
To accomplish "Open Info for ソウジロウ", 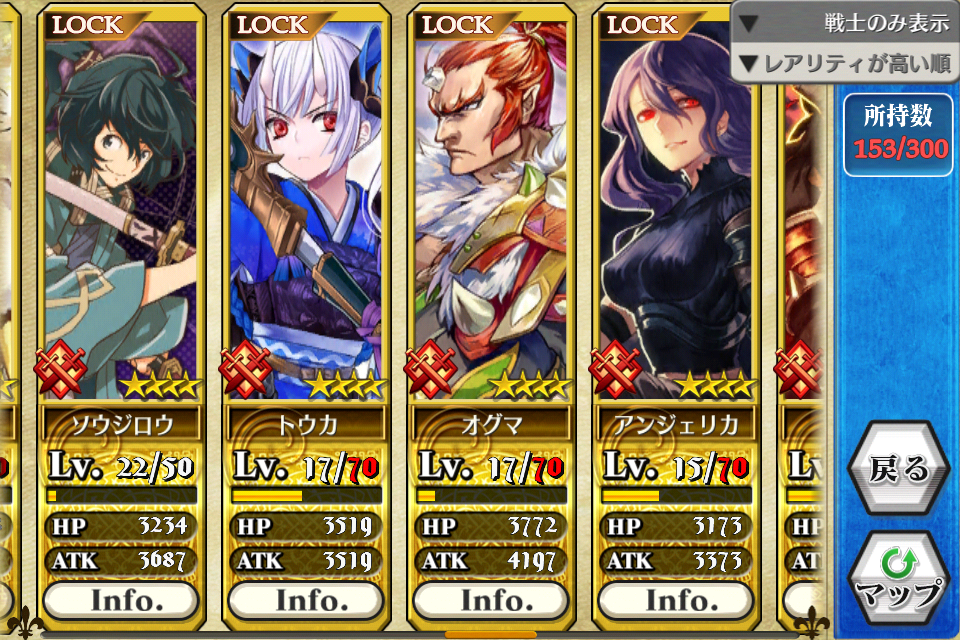I will [121, 600].
